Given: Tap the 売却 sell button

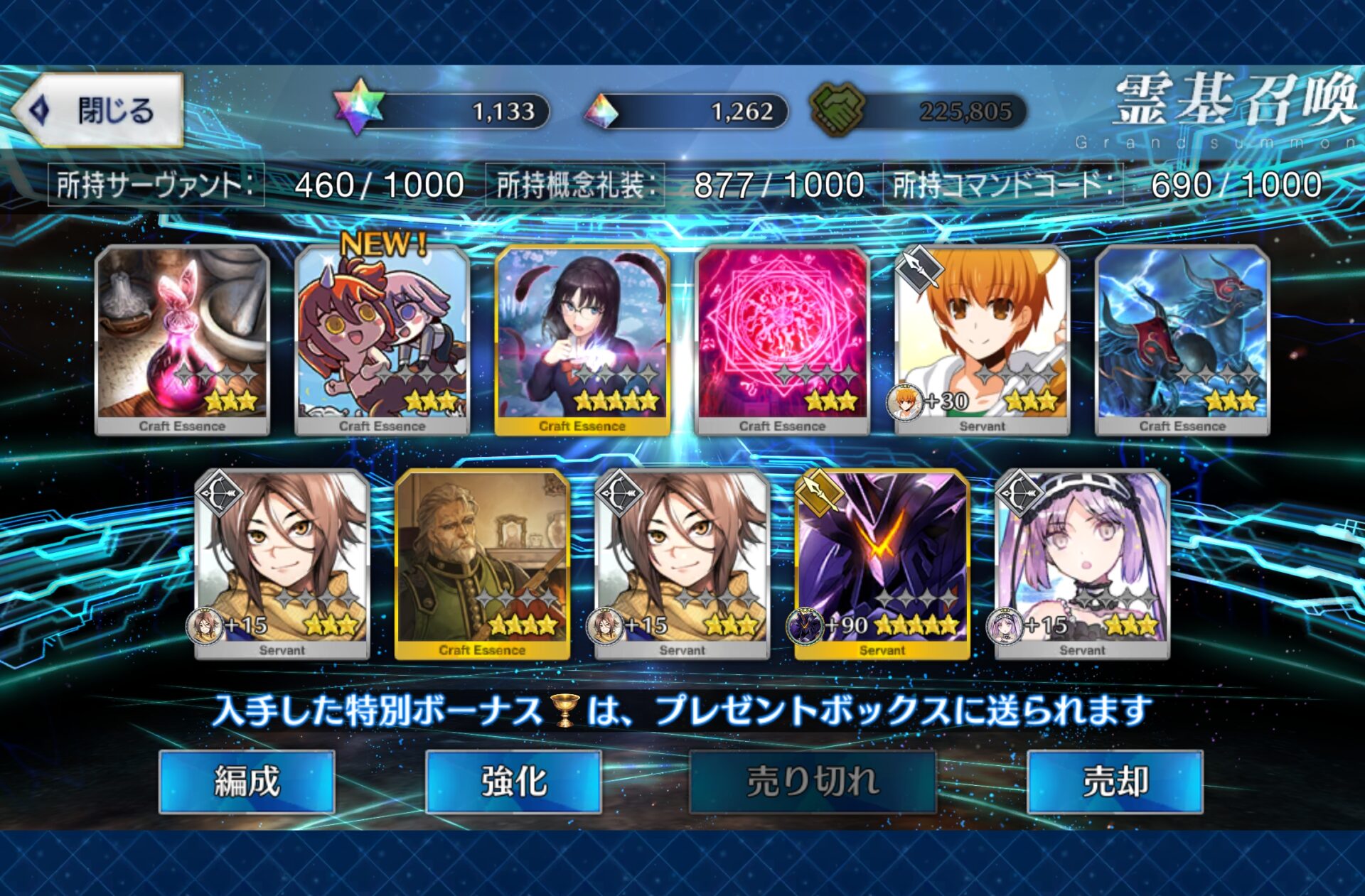Looking at the screenshot, I should point(1114,782).
